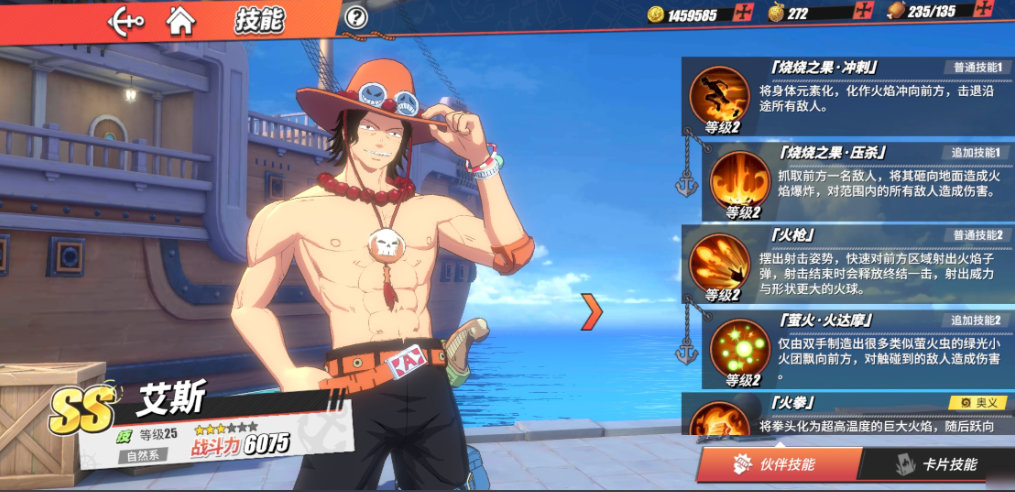Go back using the anchor arrow button
Image resolution: width=1015 pixels, height=492 pixels.
pyautogui.click(x=126, y=19)
